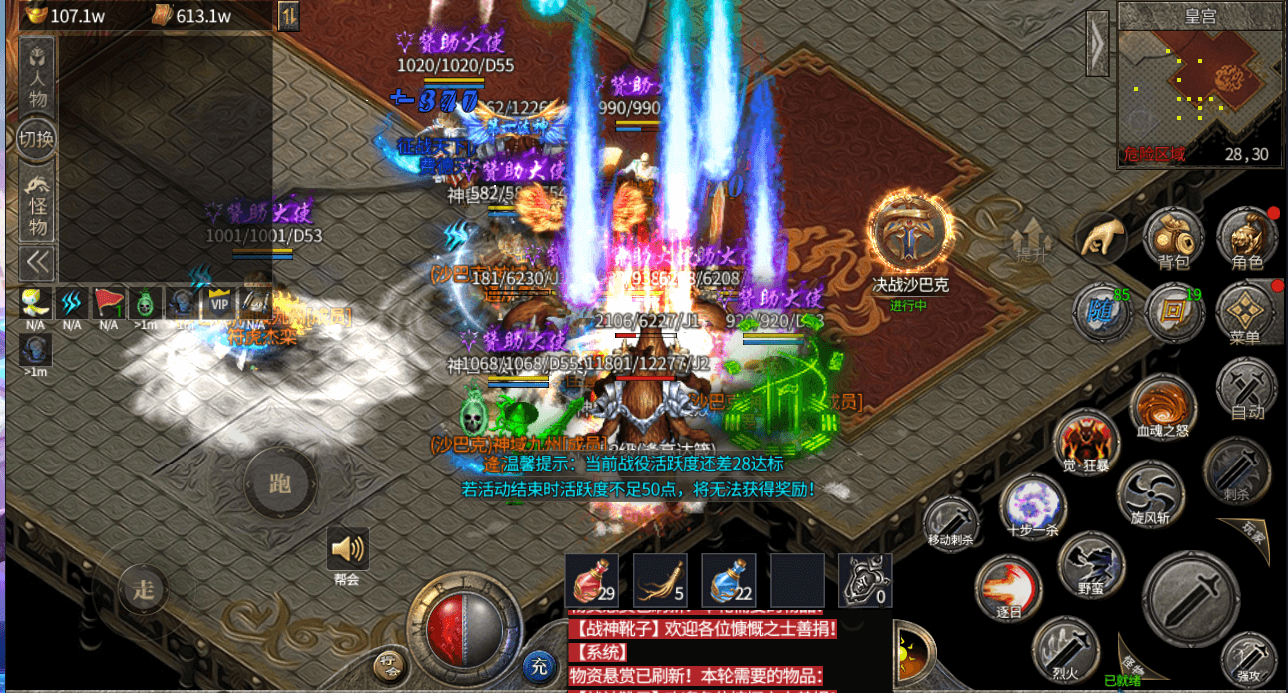The height and width of the screenshot is (693, 1288).
Task: Tap the 切换 switch button
Action: tap(37, 139)
